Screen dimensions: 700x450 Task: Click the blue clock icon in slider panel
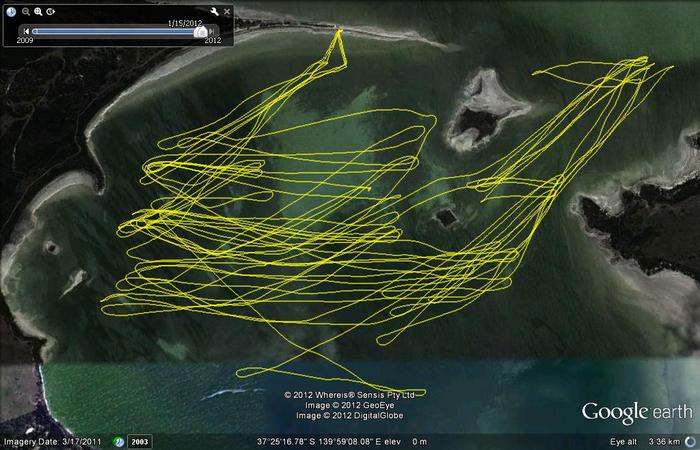[12, 11]
